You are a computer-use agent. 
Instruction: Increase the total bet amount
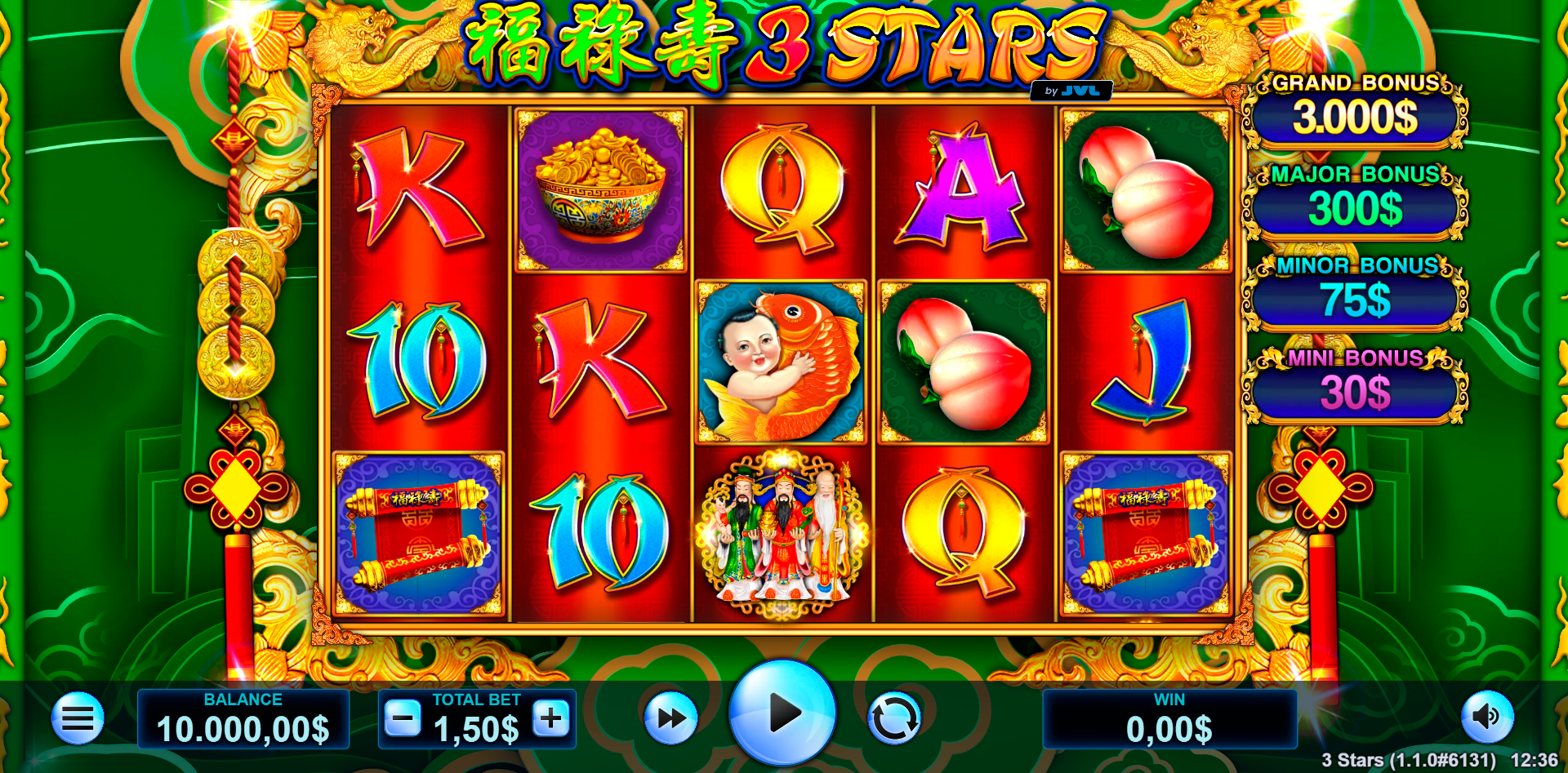pos(551,718)
